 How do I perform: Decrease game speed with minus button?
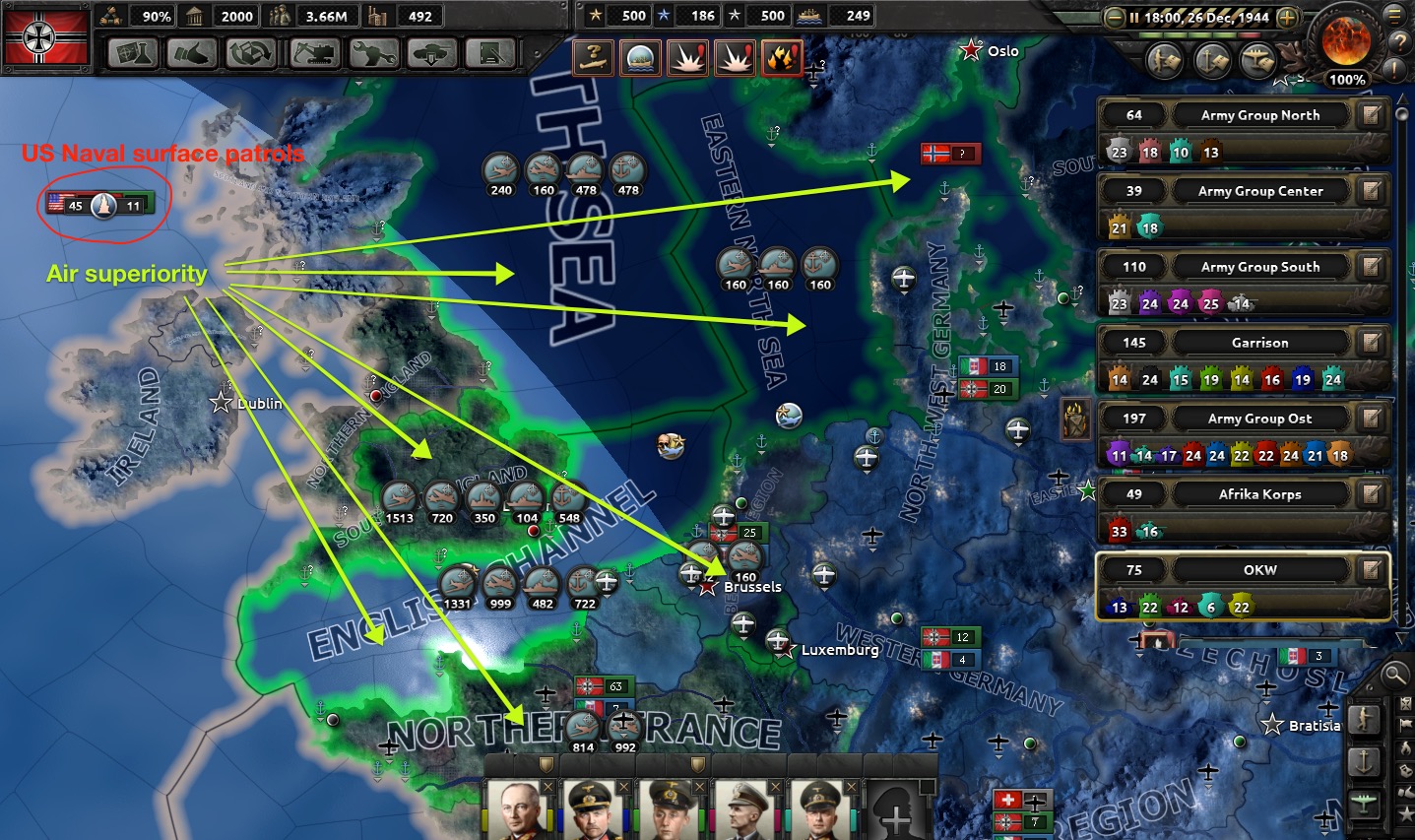[1115, 17]
